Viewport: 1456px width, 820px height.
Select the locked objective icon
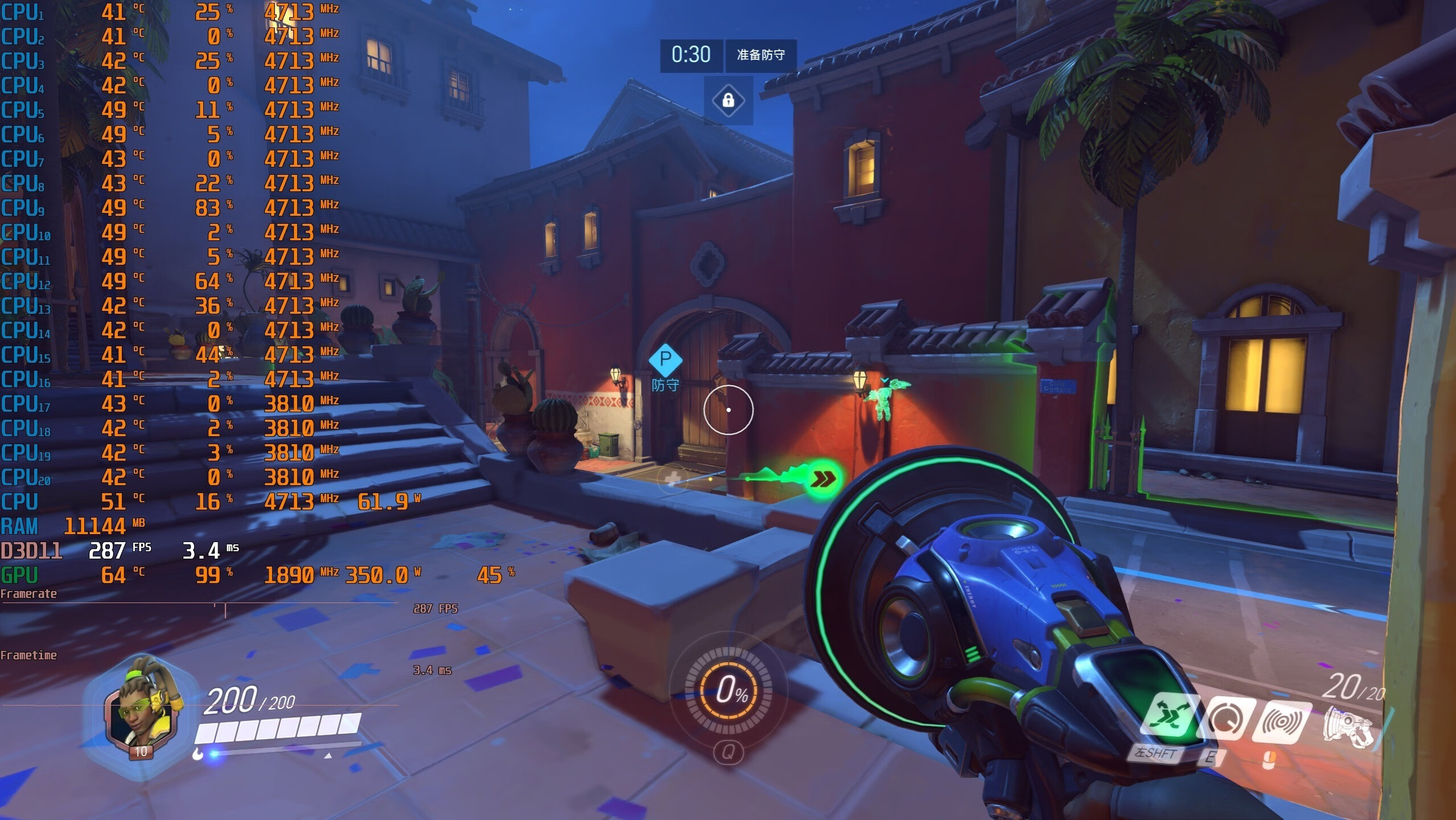[x=728, y=101]
